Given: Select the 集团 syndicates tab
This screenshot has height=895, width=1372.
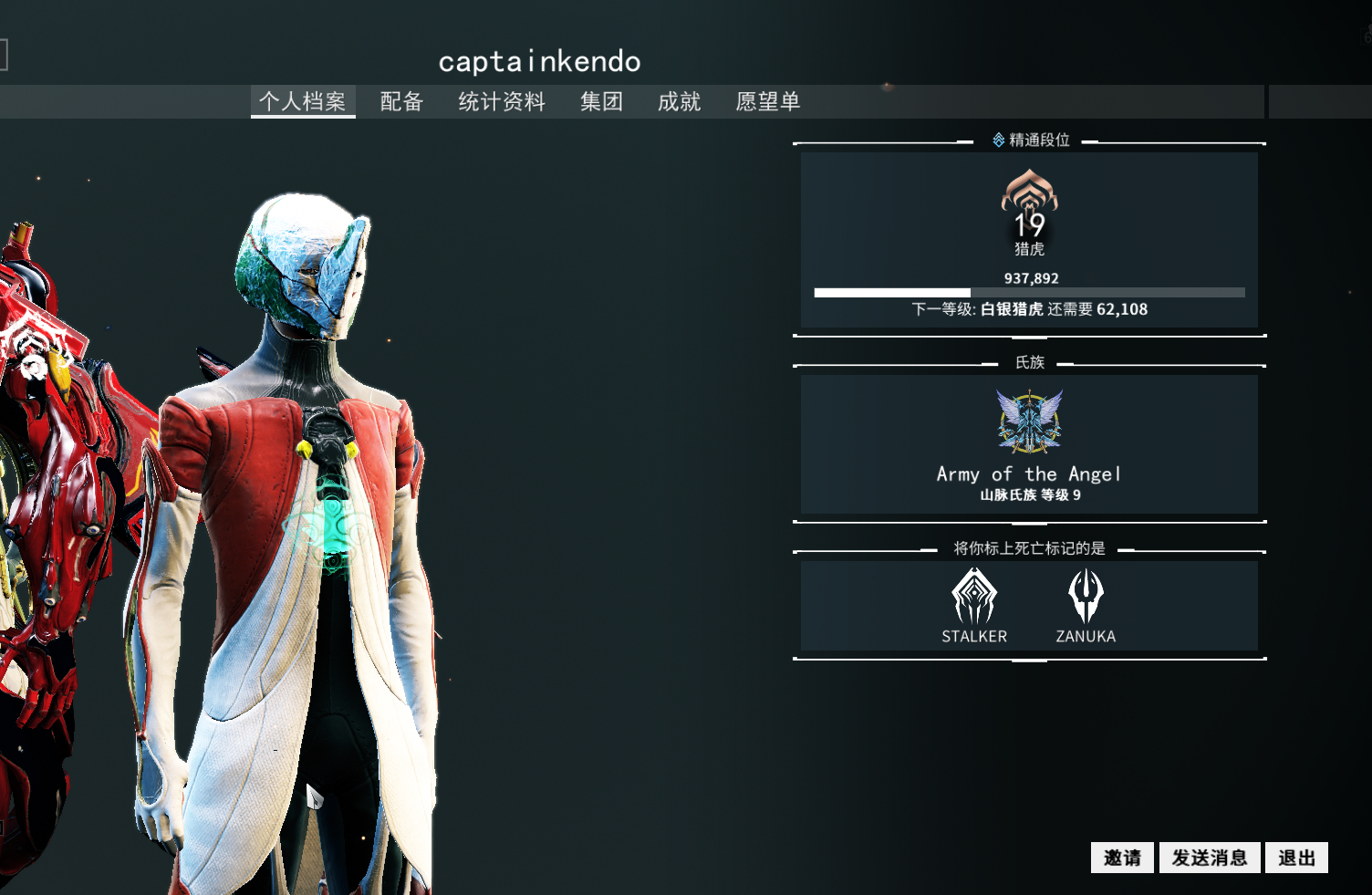Looking at the screenshot, I should [x=601, y=101].
